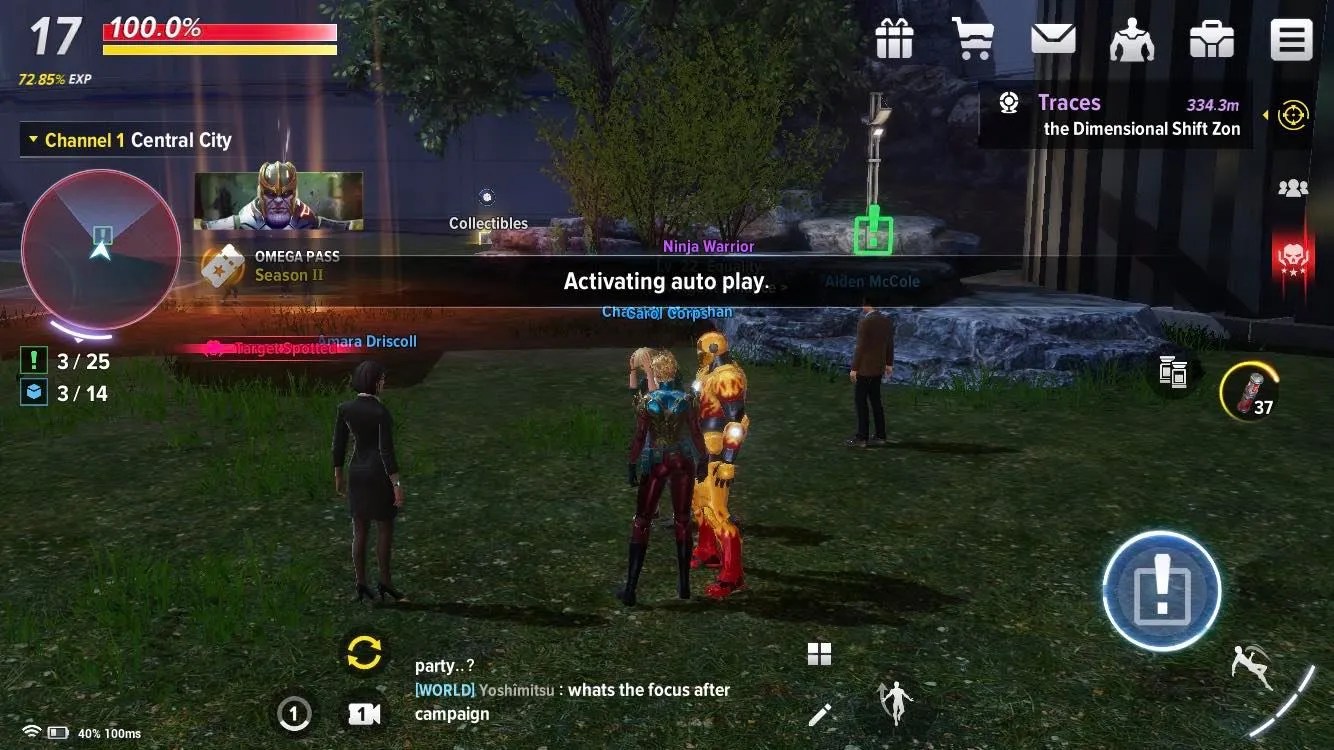Open the gift box rewards icon
Viewport: 1334px width, 750px height.
tap(893, 38)
